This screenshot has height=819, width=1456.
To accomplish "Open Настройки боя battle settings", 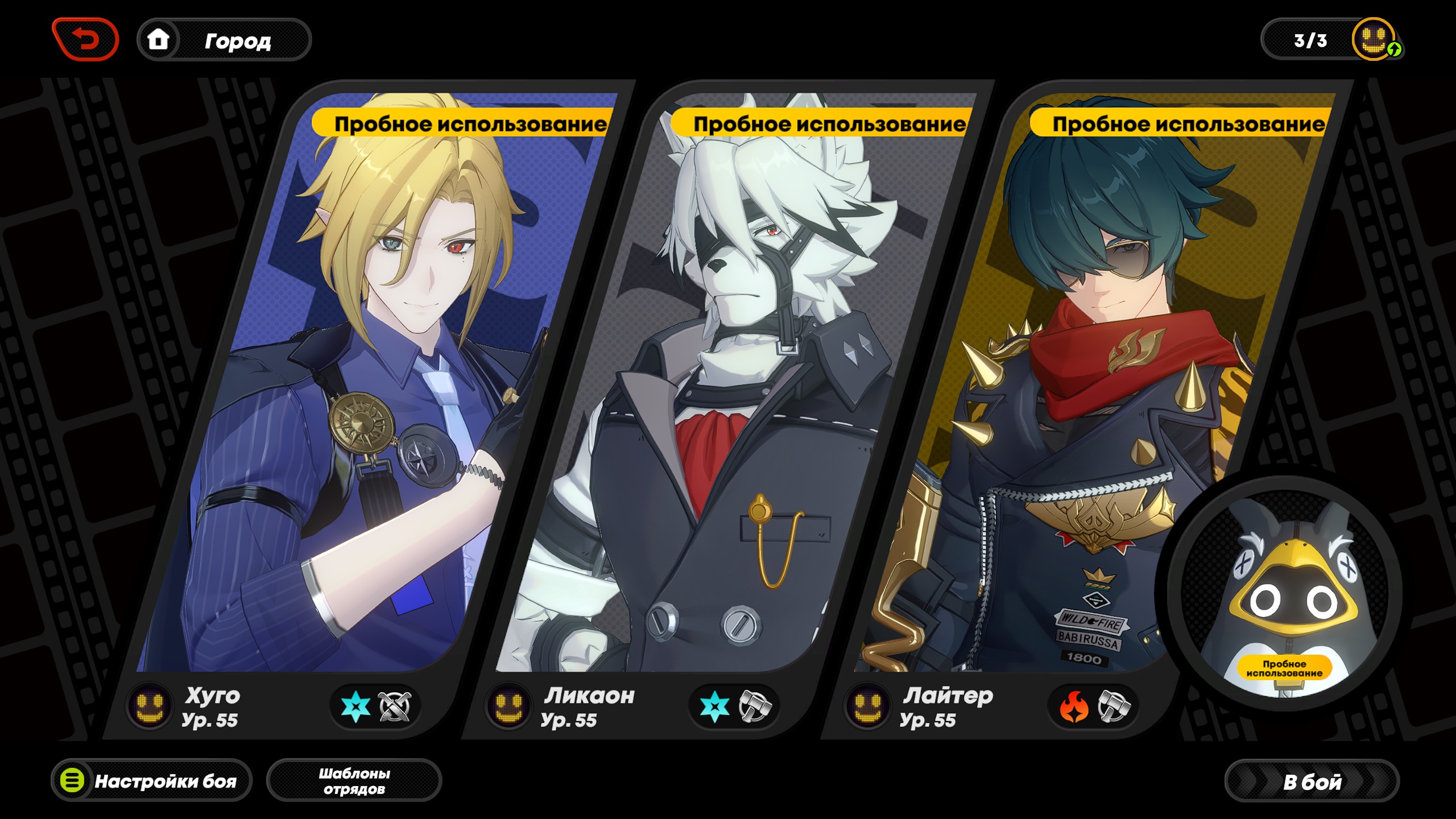I will pyautogui.click(x=152, y=780).
